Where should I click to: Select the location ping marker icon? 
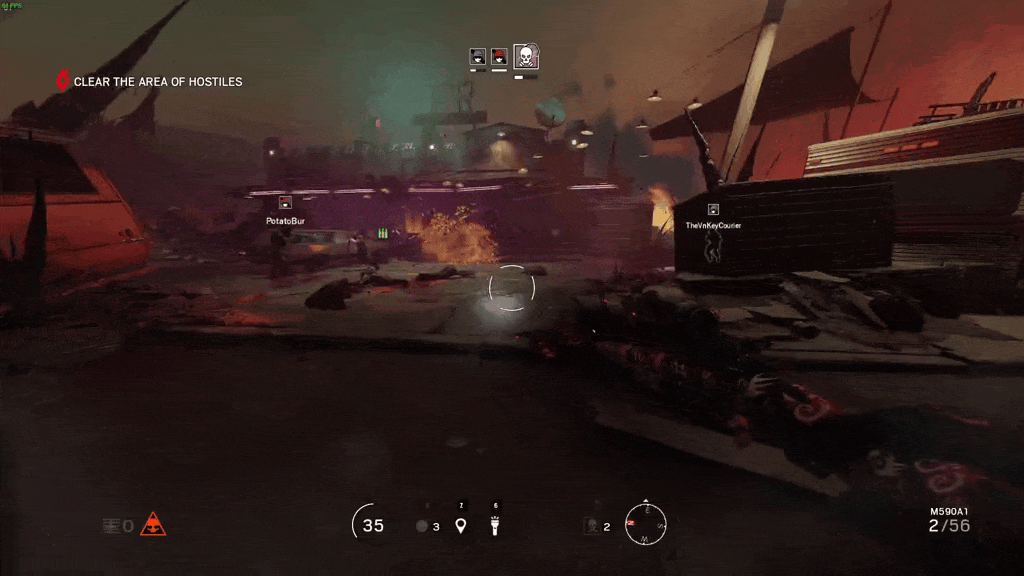click(461, 525)
